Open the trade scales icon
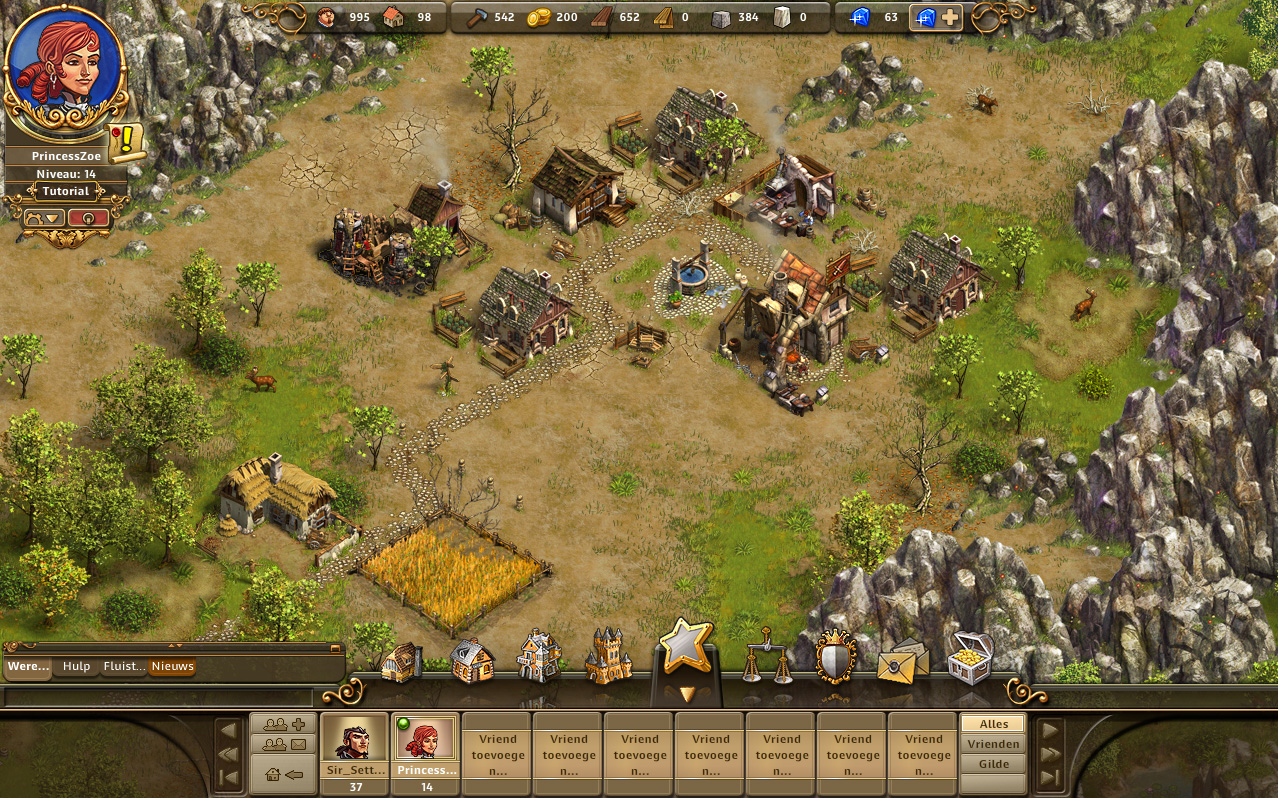 (x=767, y=657)
